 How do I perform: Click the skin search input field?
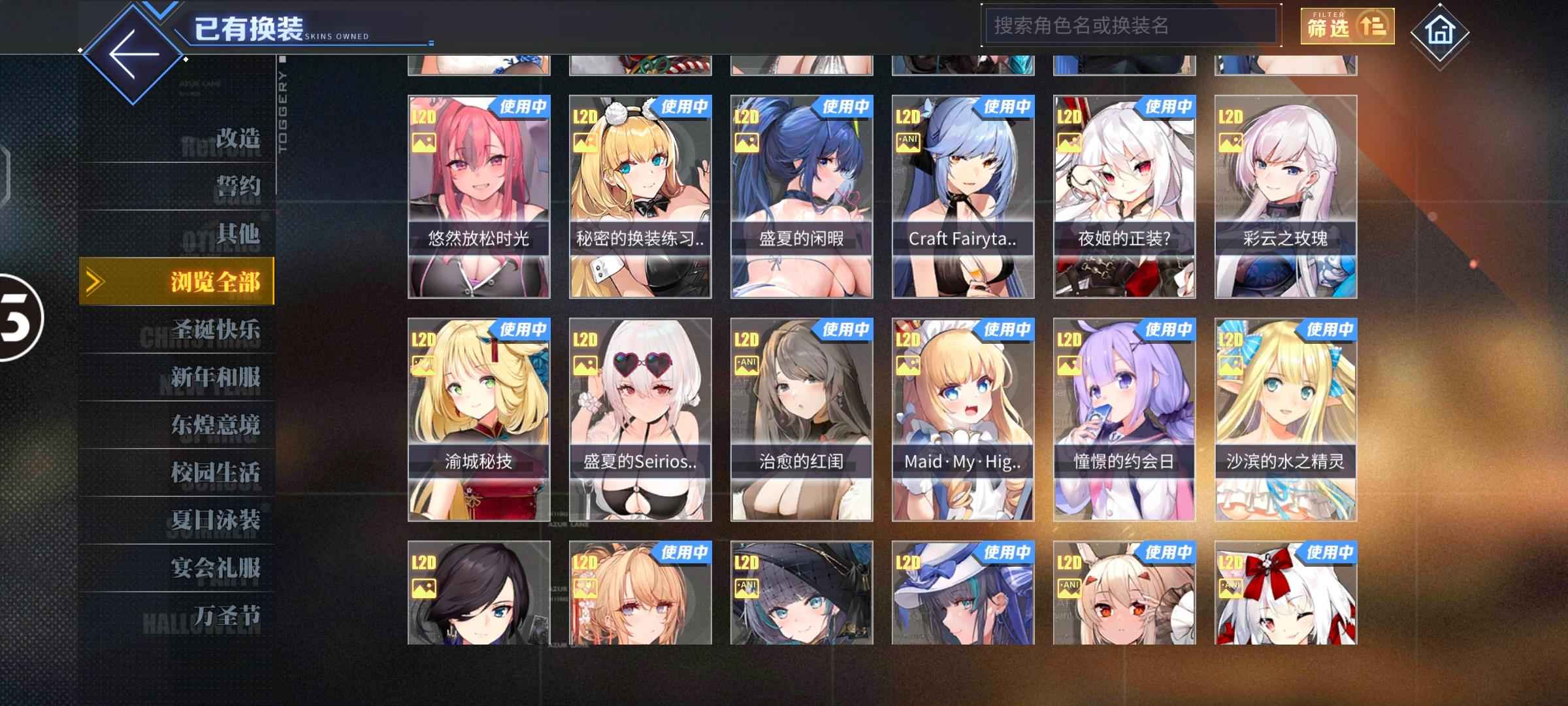coord(1130,26)
